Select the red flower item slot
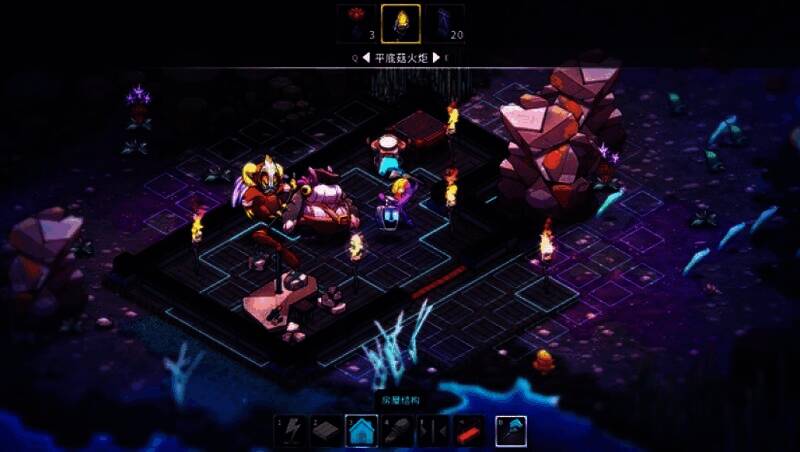This screenshot has width=800, height=452. [x=357, y=22]
